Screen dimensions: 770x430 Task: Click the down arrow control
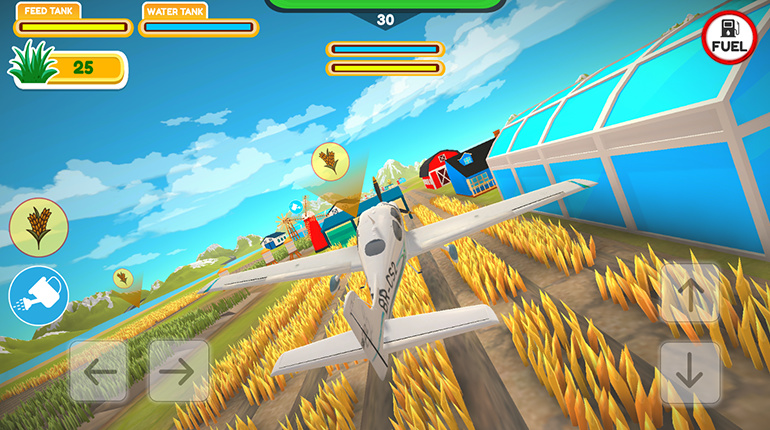click(690, 372)
